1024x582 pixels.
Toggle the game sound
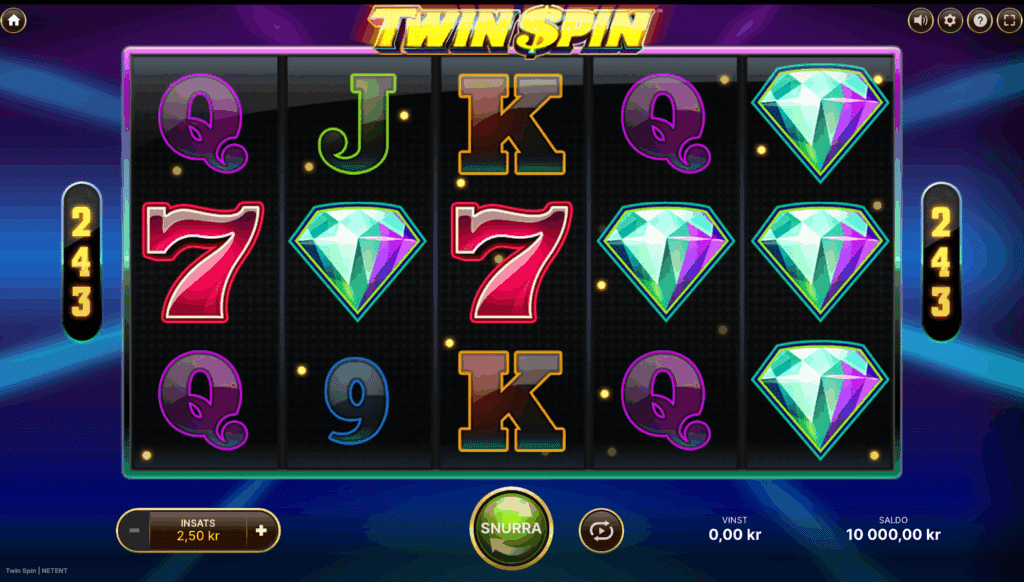point(920,20)
